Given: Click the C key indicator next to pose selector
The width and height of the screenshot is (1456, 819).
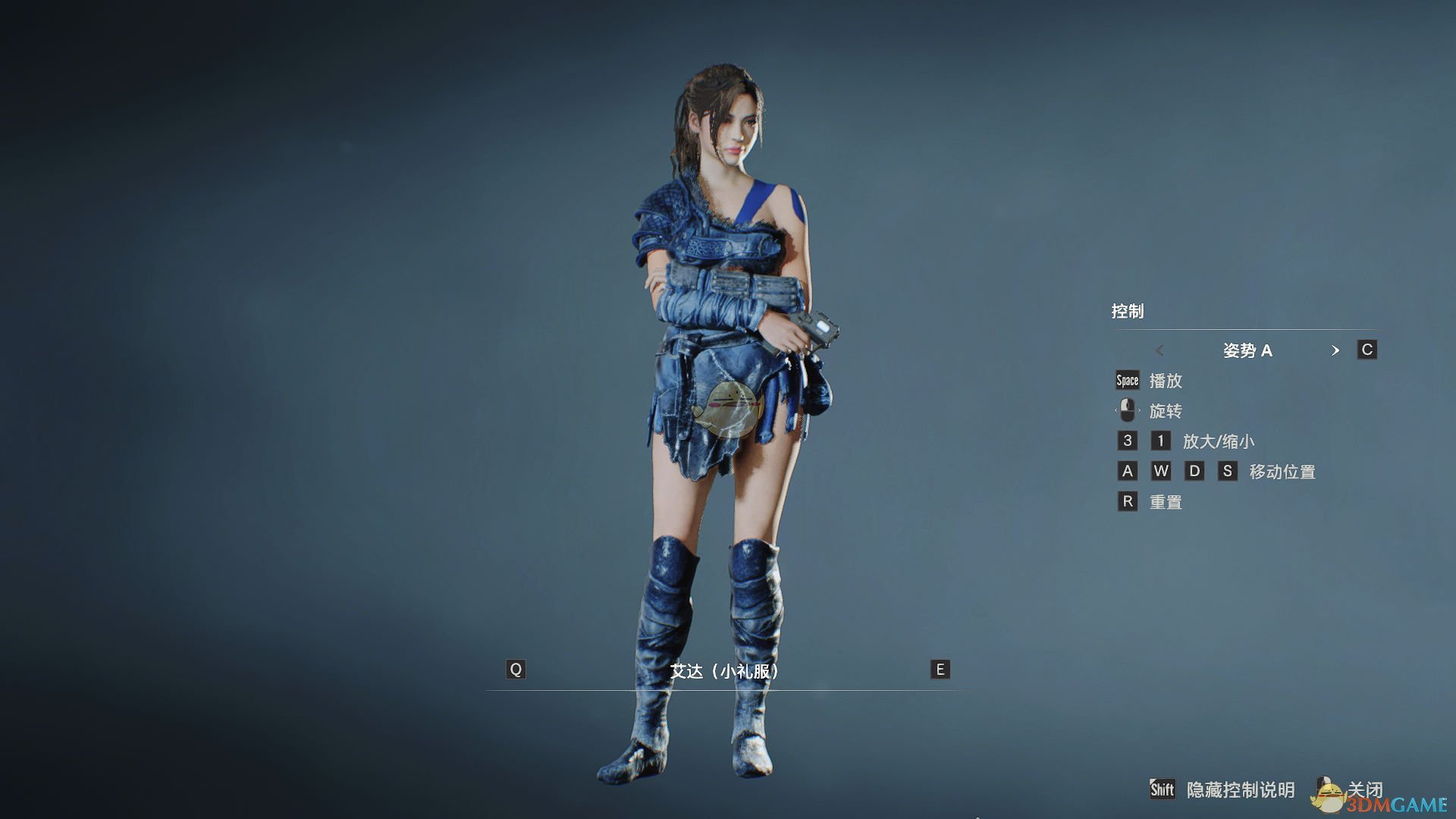Looking at the screenshot, I should pyautogui.click(x=1367, y=350).
